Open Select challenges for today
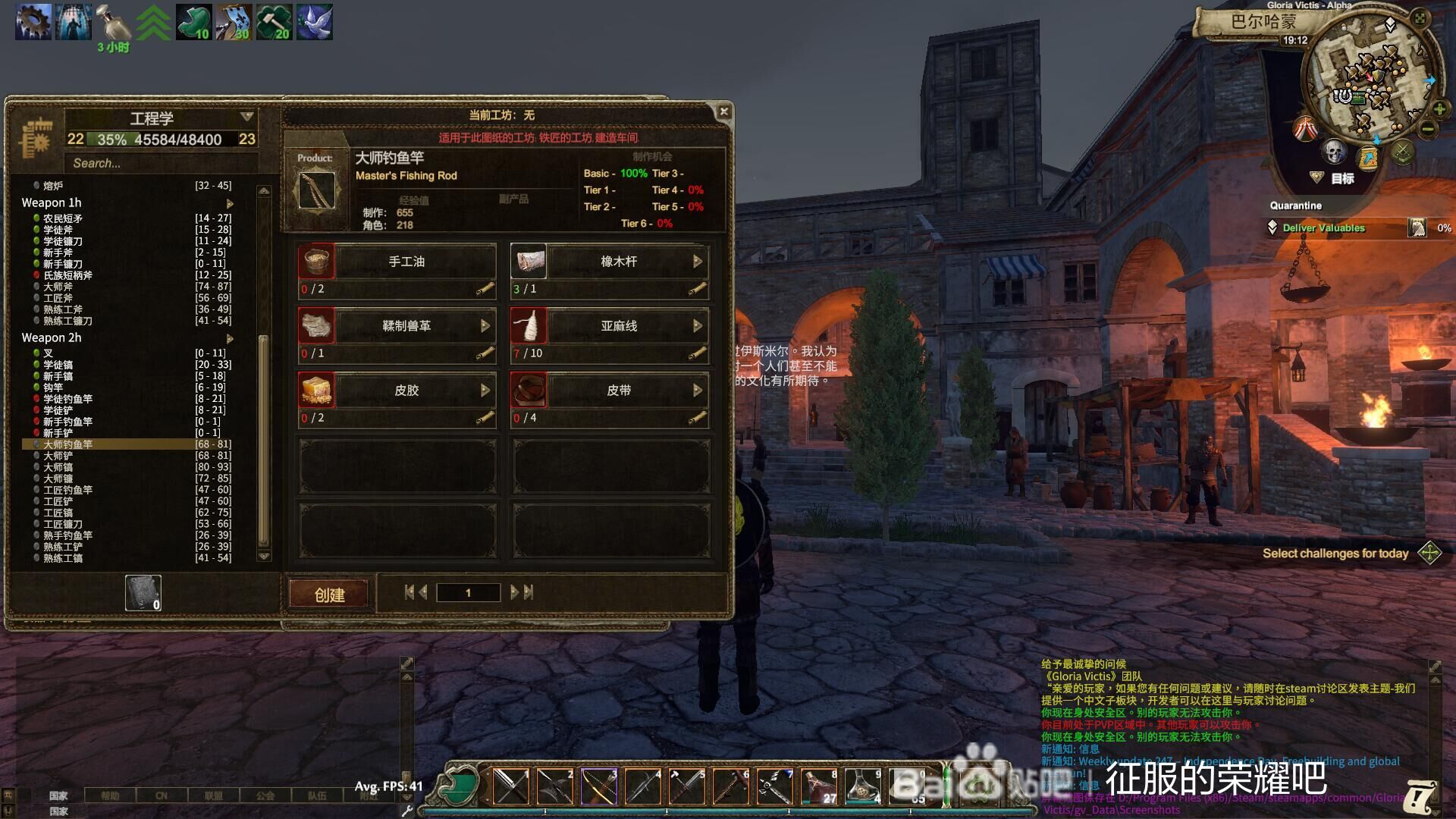Screen dimensions: 1456x819 pyautogui.click(x=1429, y=553)
